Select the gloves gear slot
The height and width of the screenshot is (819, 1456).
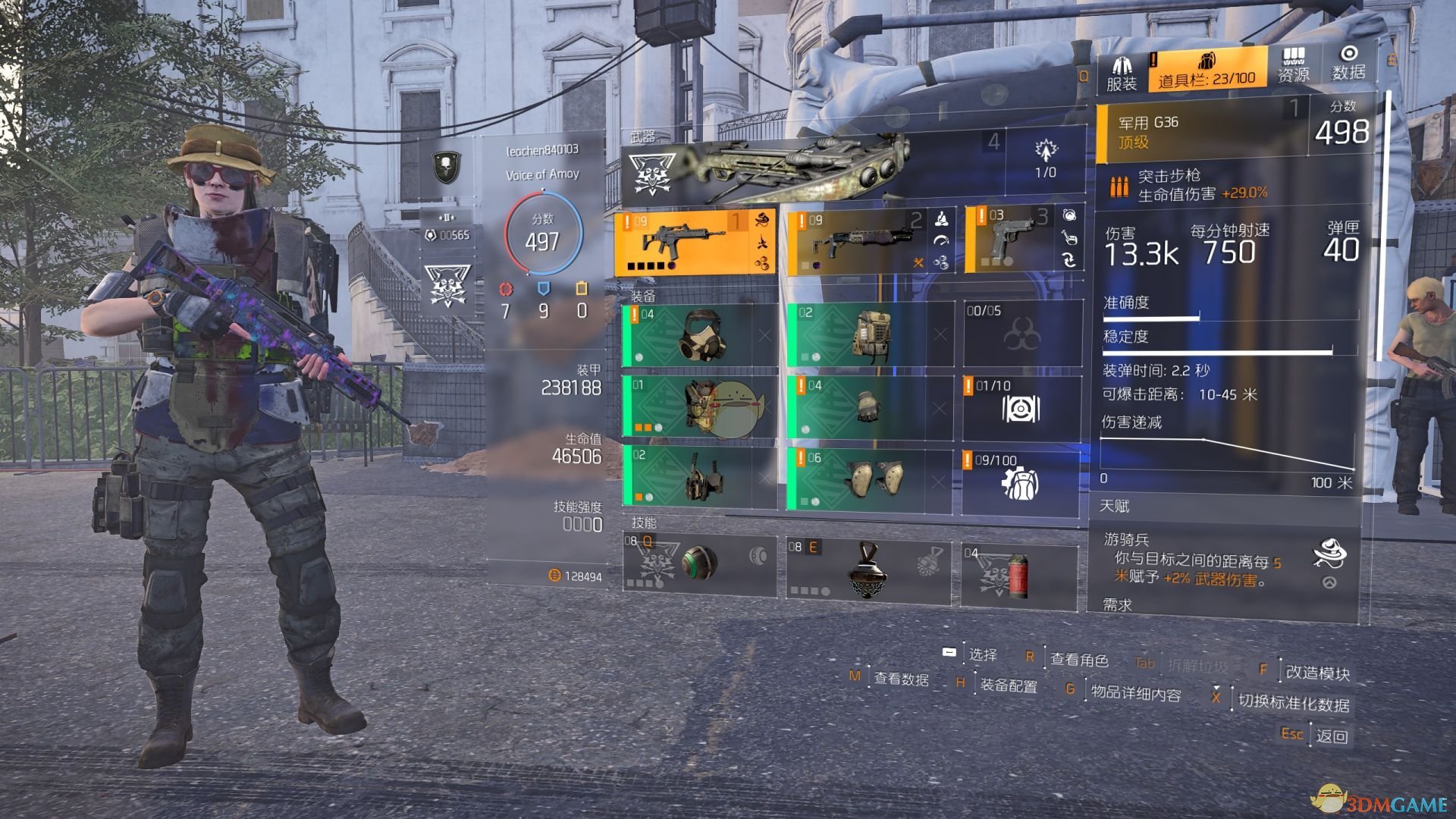coord(869,407)
